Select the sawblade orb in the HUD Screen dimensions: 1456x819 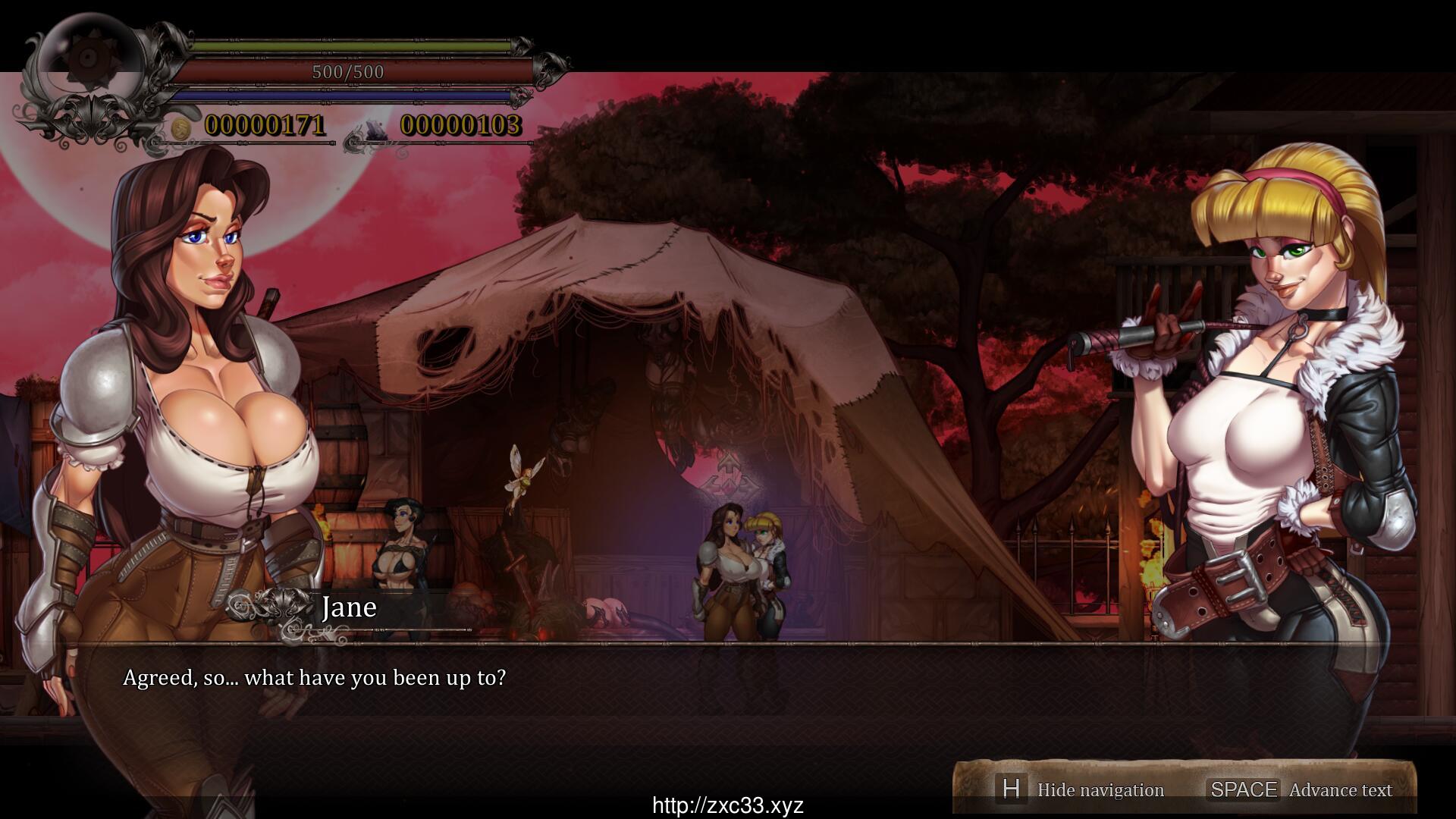89,58
